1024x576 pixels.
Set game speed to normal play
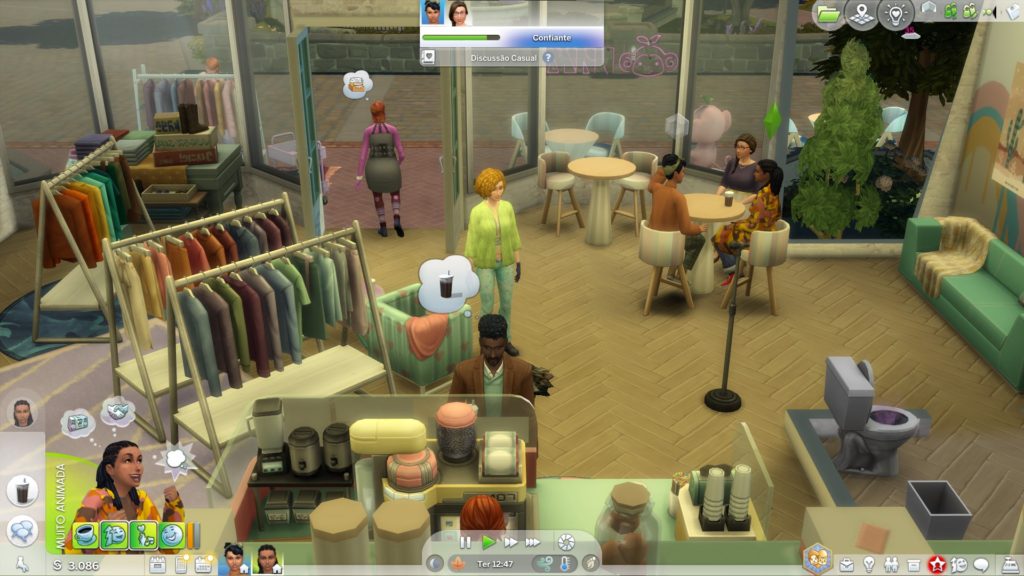click(x=488, y=542)
